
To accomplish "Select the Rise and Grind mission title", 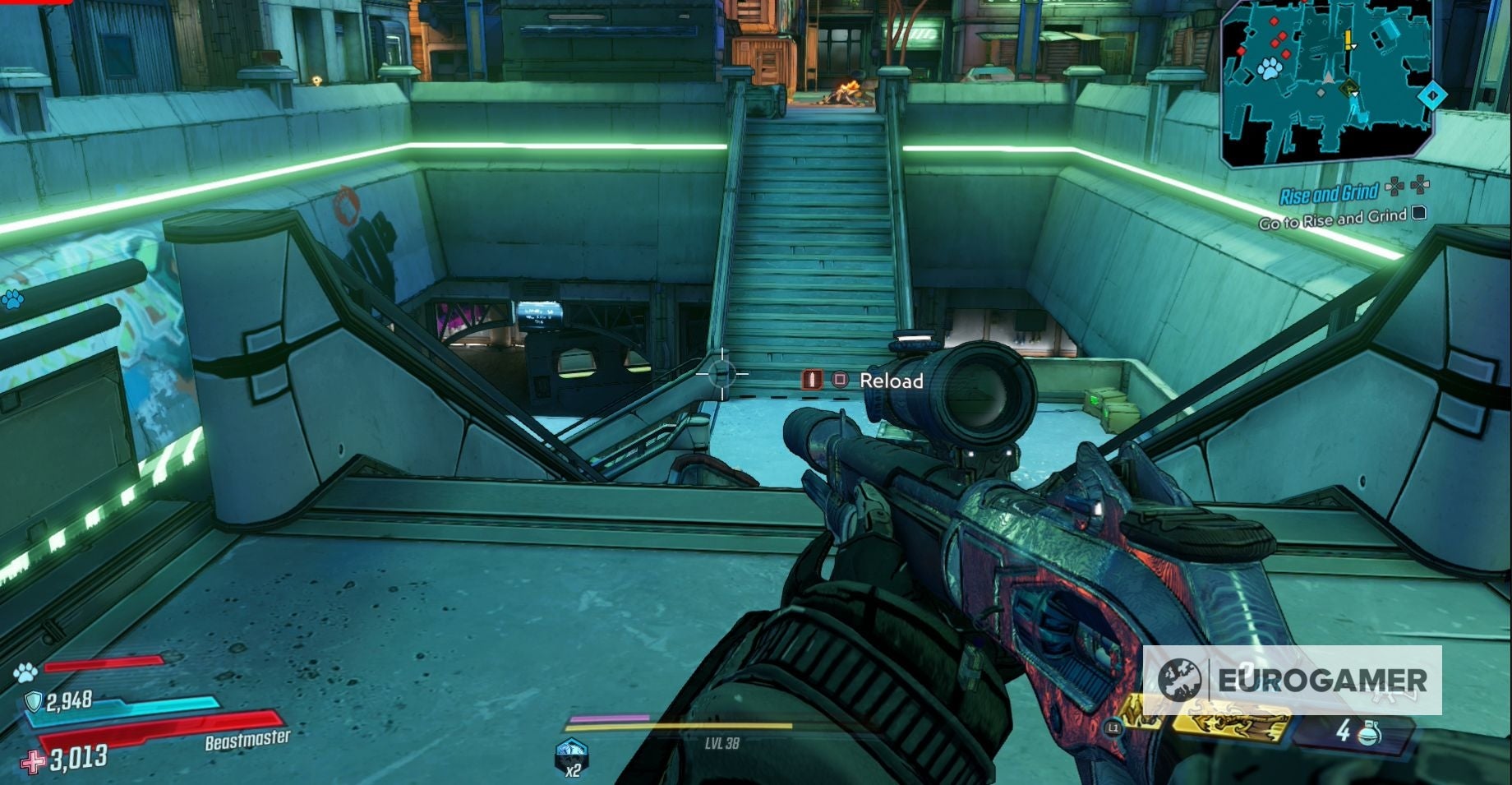I will (x=1330, y=192).
